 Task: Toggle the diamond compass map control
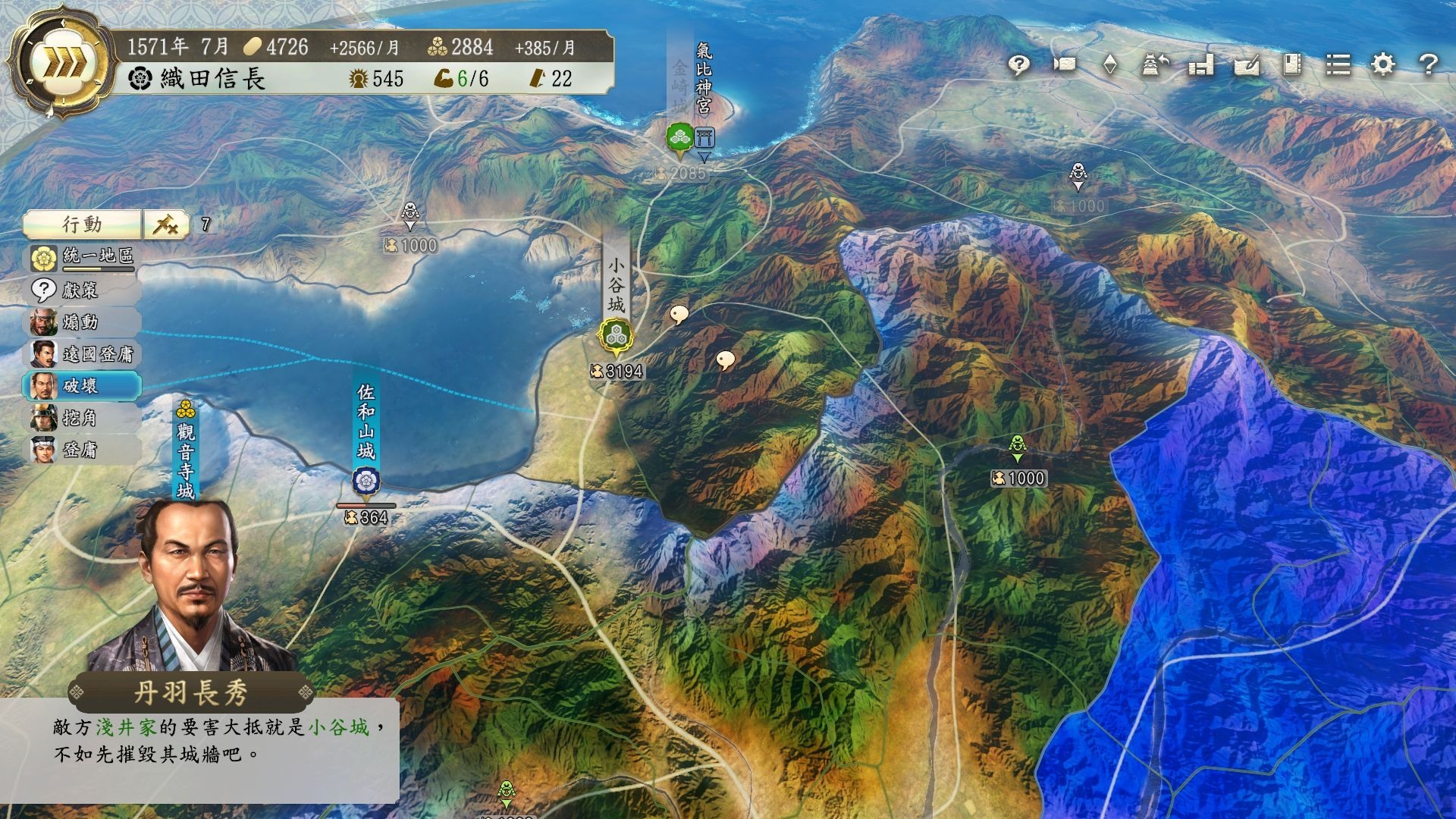tap(1109, 64)
